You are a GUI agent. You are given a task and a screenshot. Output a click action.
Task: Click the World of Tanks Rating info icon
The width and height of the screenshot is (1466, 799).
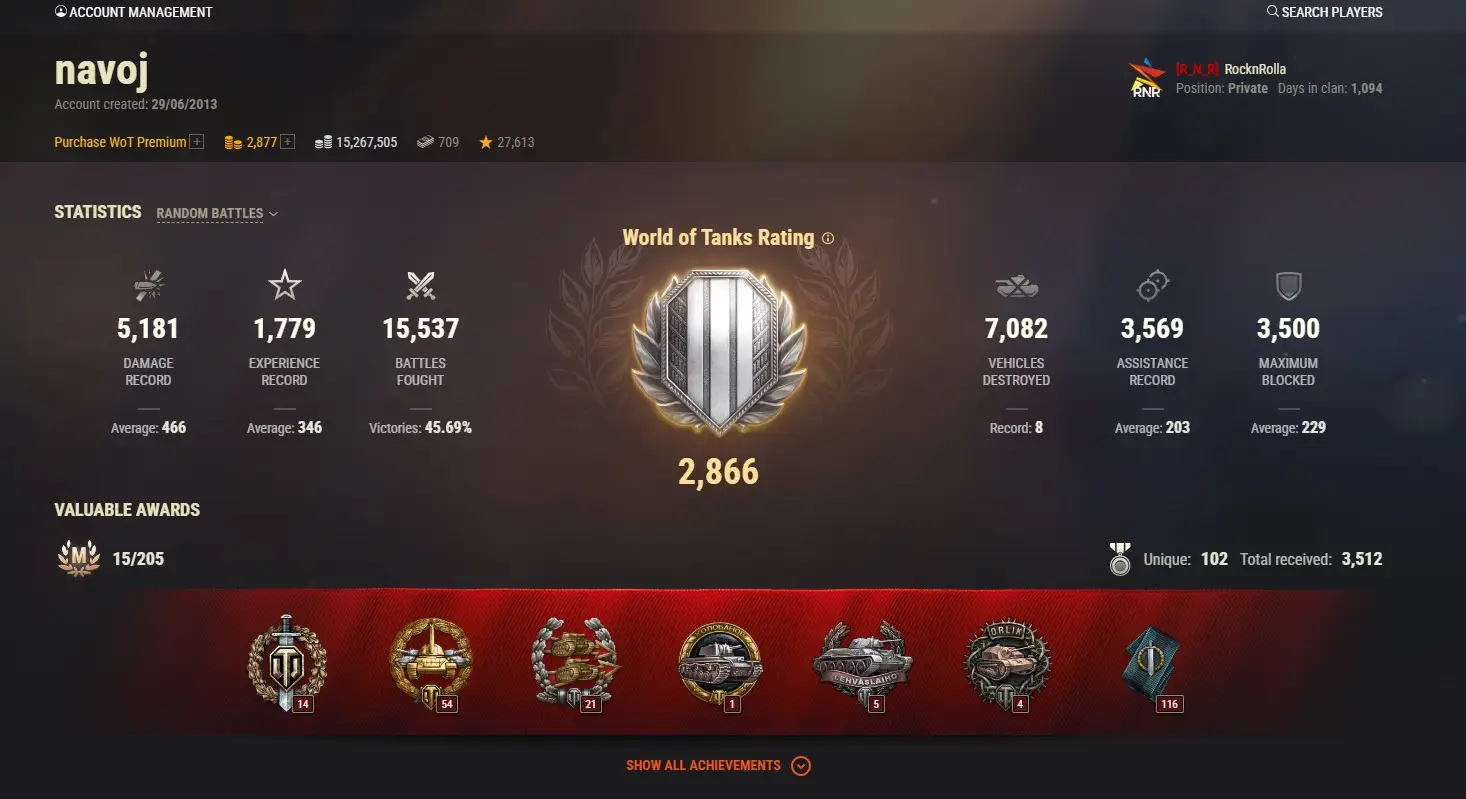[827, 238]
